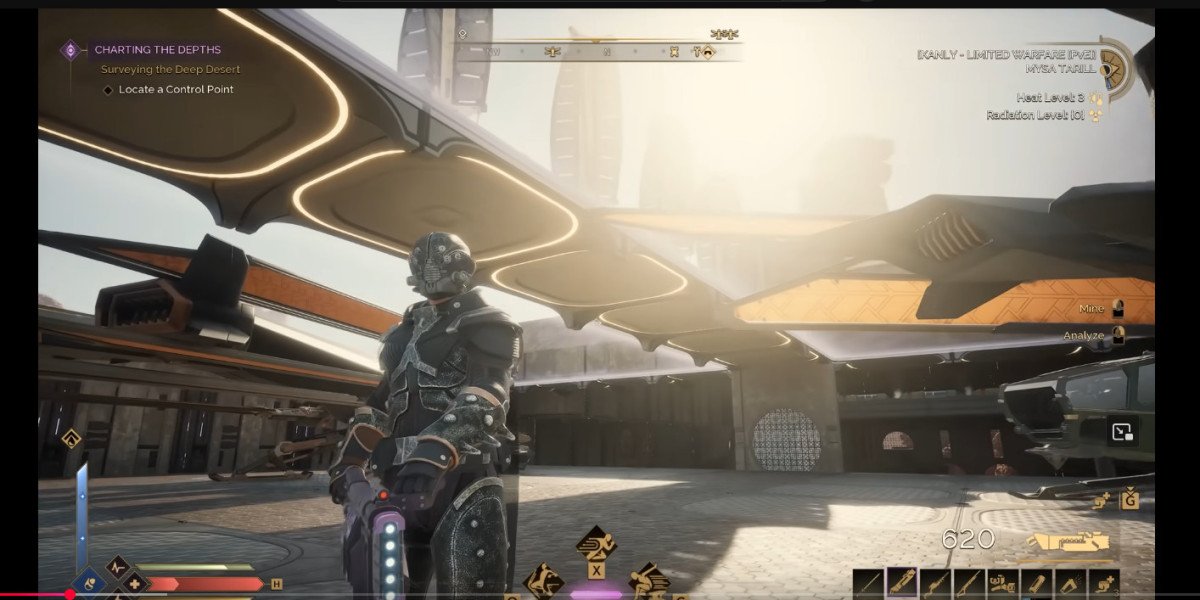Image resolution: width=1200 pixels, height=600 pixels.
Task: Click the red video progress bar scrubber
Action: pyautogui.click(x=69, y=595)
